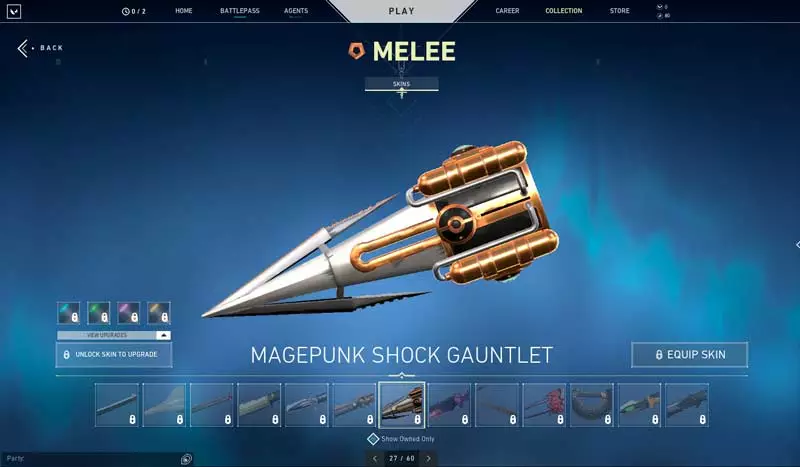This screenshot has height=467, width=800.
Task: Click the Valorant logo menu icon
Action: (14, 11)
